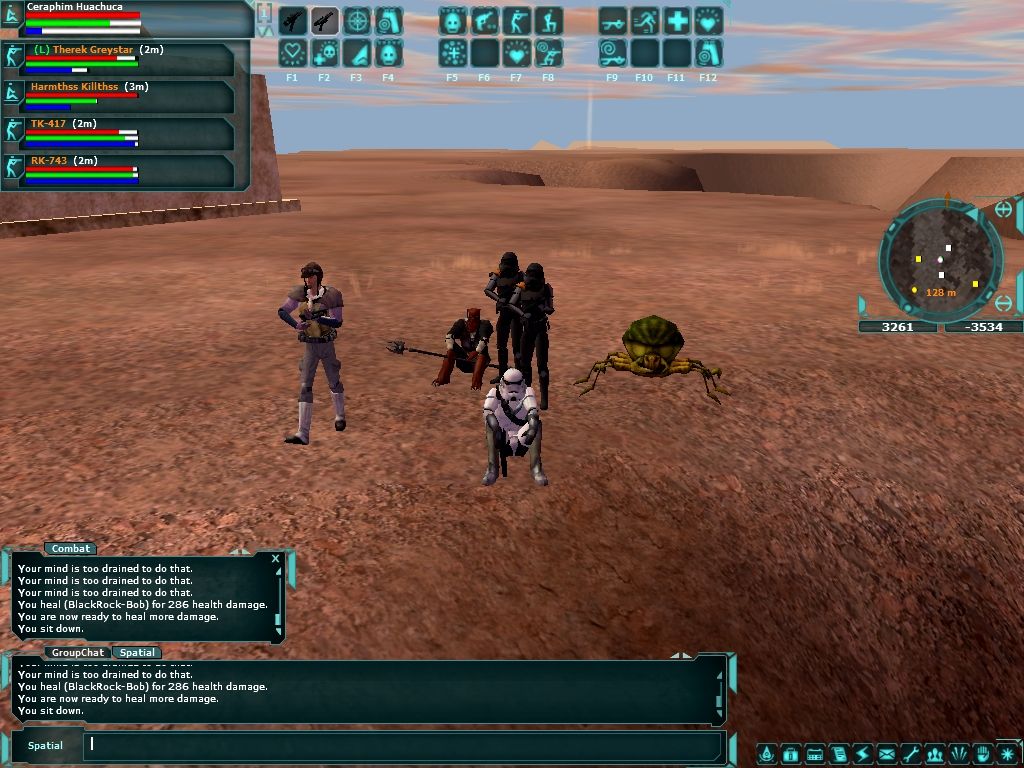
Task: Zoom out the radar with minus button
Action: (1003, 303)
